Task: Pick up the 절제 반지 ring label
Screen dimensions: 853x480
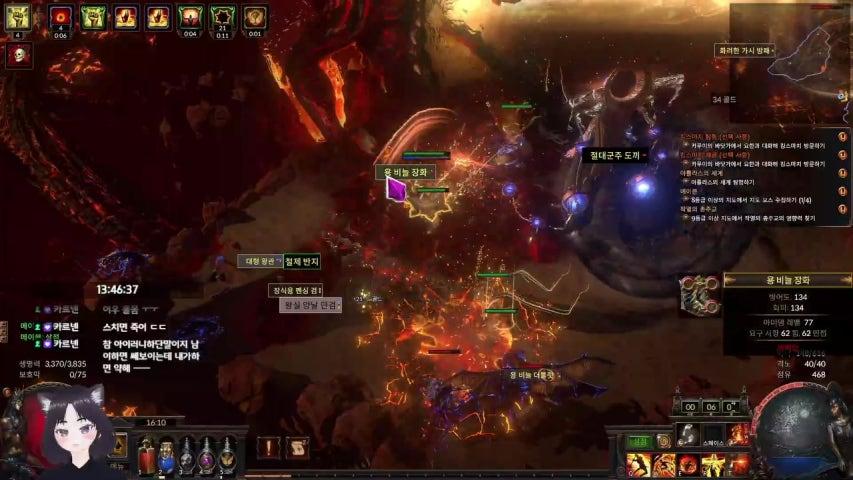Action: point(301,262)
